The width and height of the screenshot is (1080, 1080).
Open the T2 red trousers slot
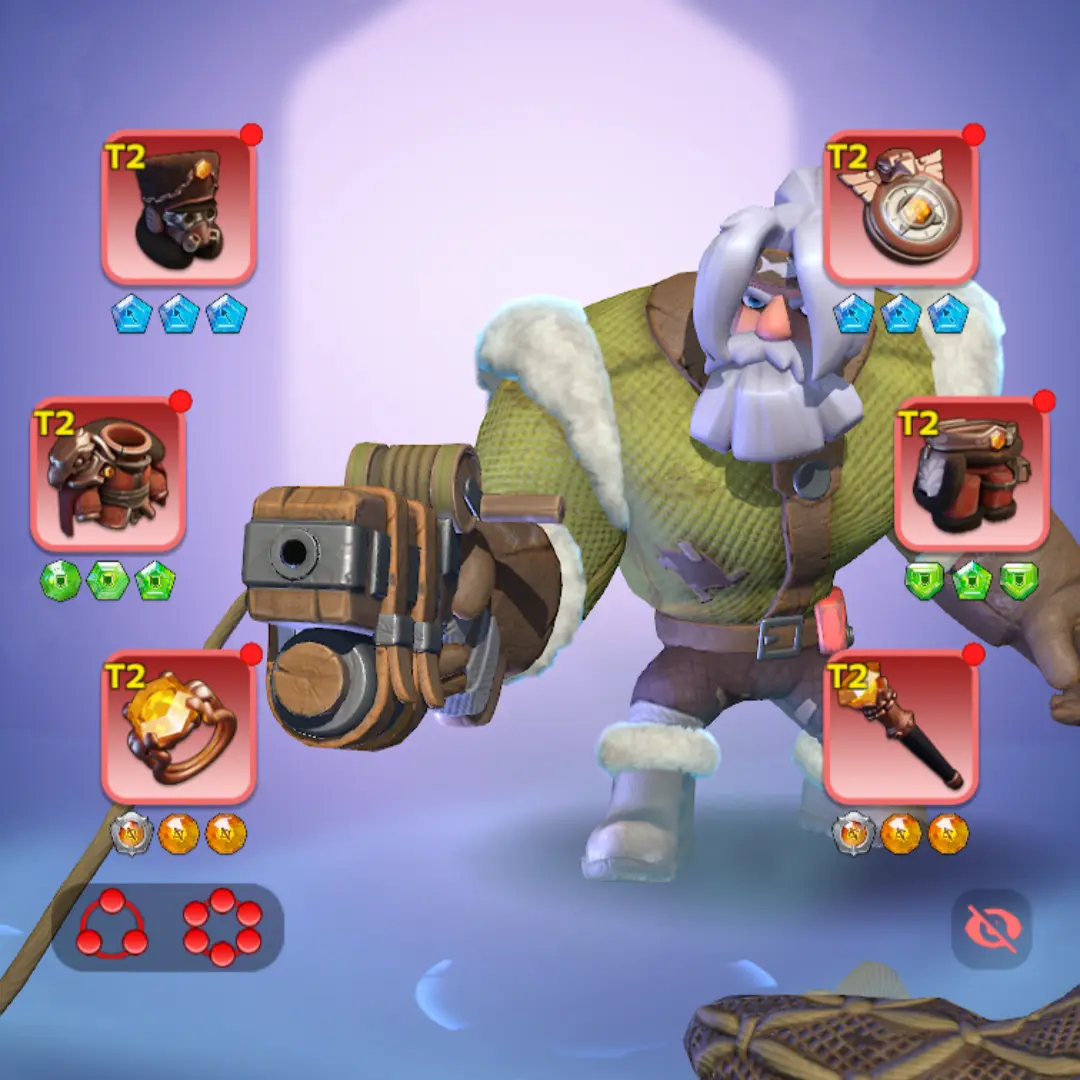coord(972,474)
